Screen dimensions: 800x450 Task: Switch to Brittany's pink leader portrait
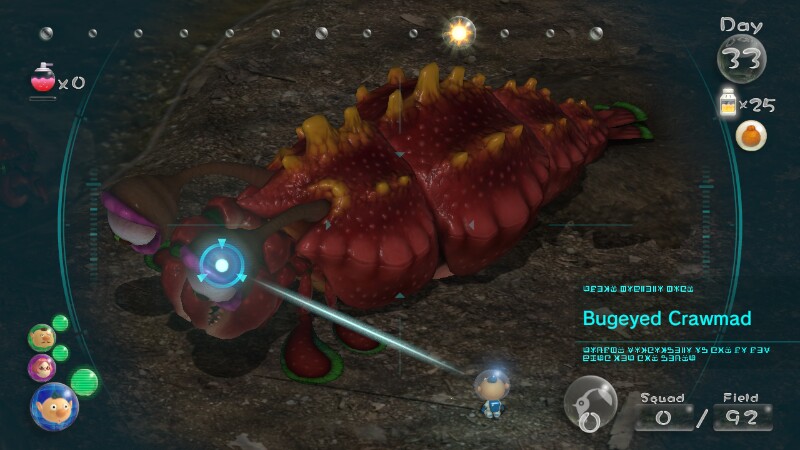pos(43,367)
